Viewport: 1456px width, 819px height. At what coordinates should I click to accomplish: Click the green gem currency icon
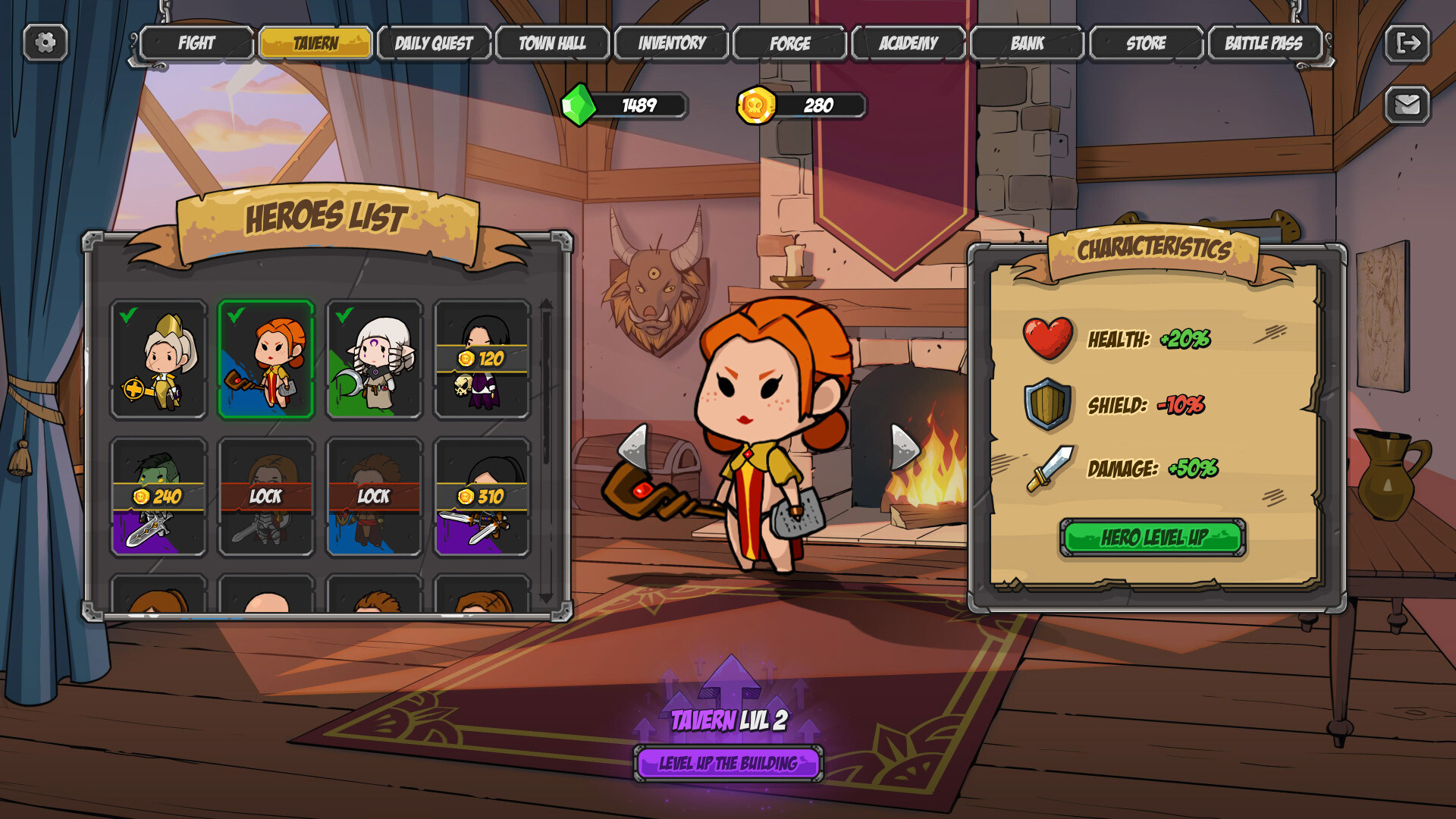tap(579, 105)
